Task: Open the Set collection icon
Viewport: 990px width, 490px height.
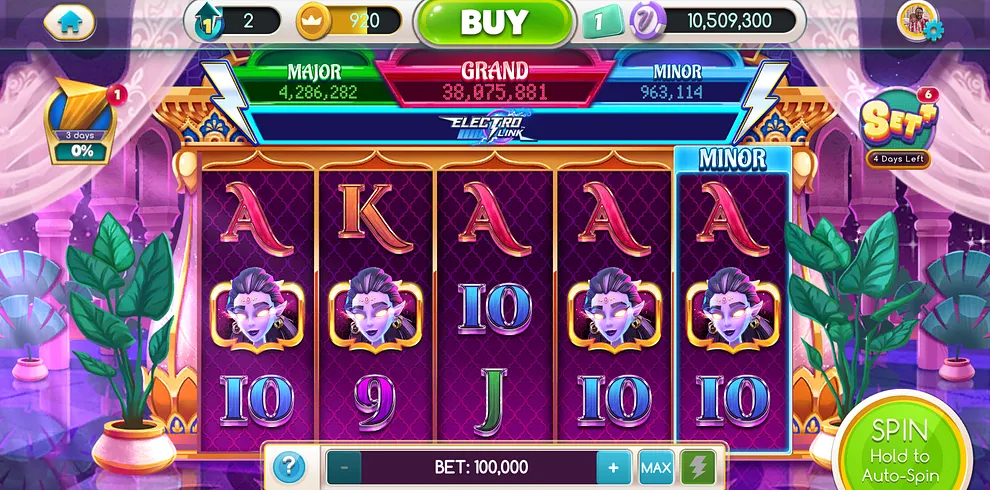Action: point(896,128)
